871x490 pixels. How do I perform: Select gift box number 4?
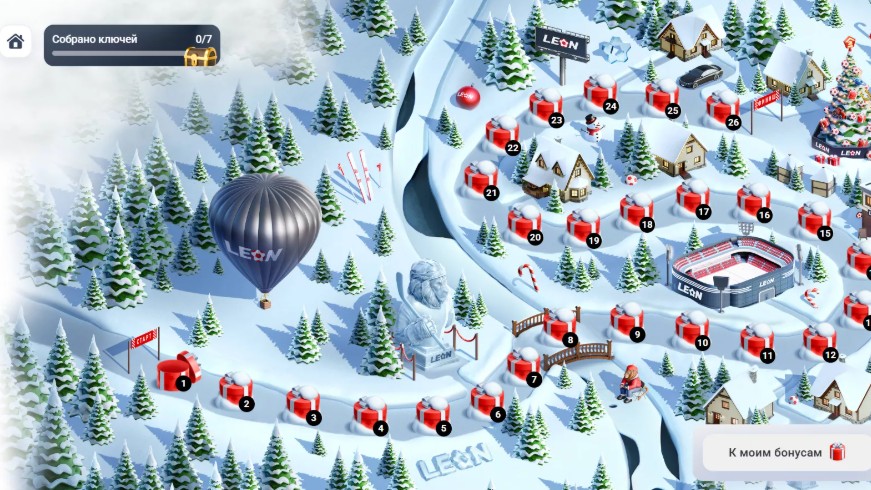(x=369, y=413)
